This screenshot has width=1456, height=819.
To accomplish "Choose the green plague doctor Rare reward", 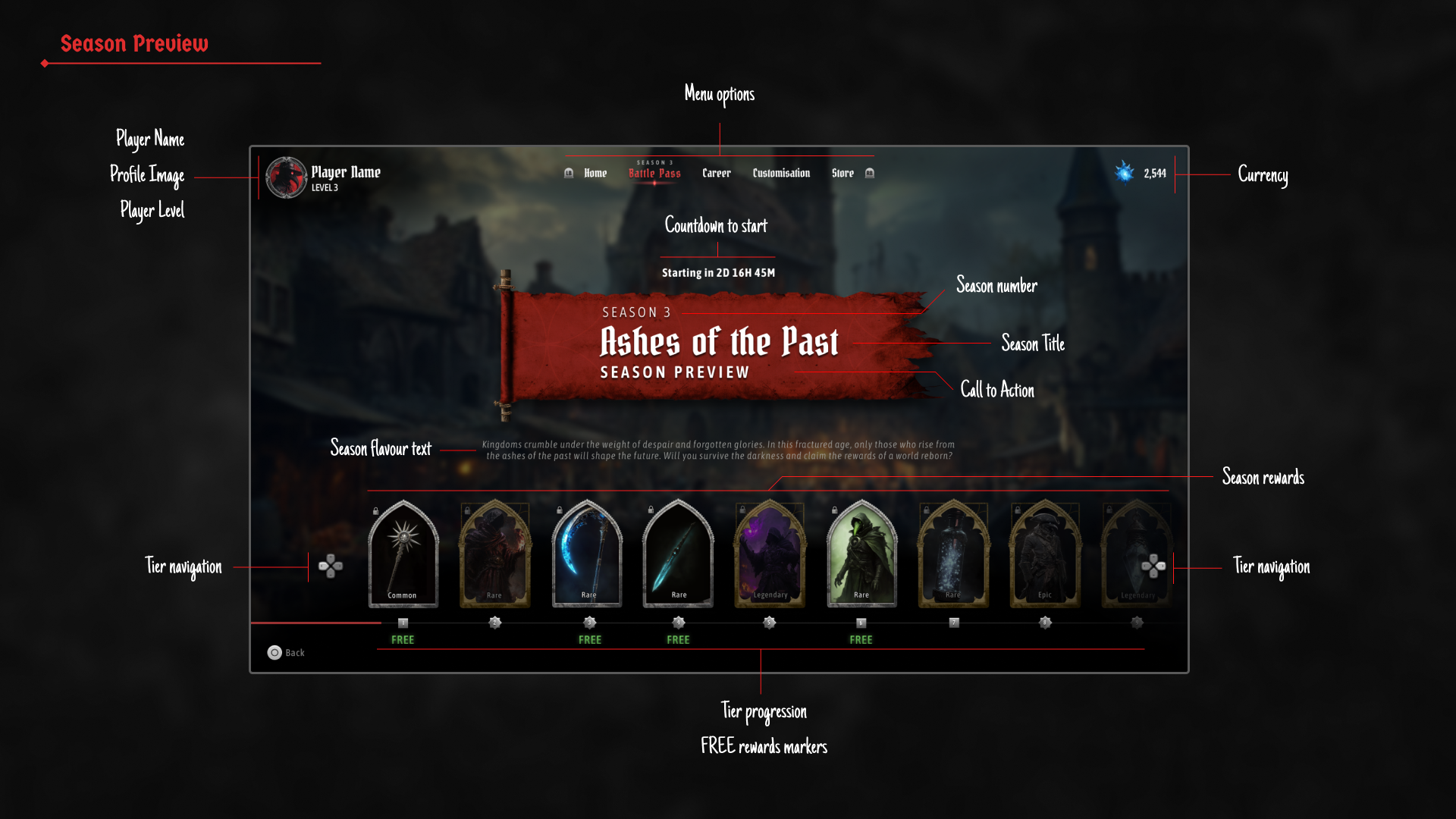I will [x=861, y=554].
